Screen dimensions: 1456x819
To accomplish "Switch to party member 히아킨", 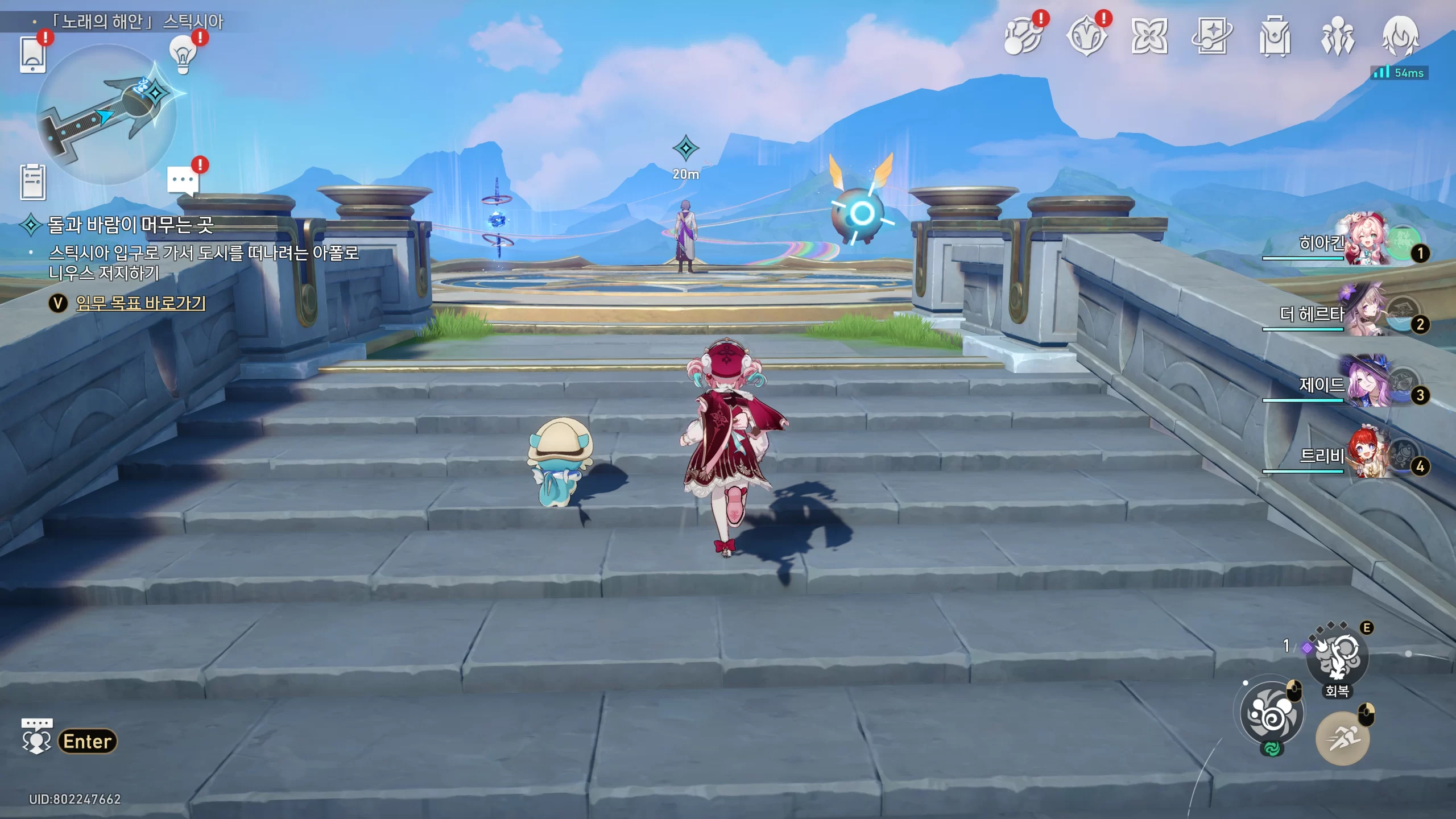I will (x=1365, y=240).
